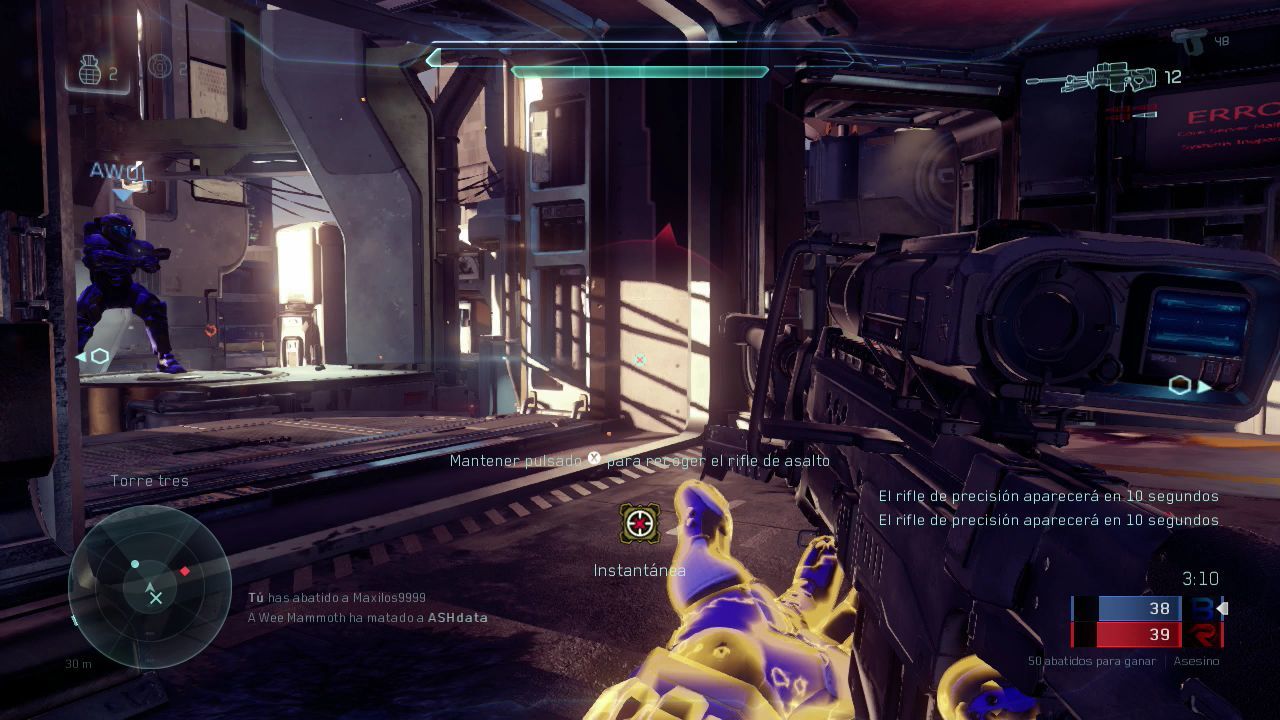Image resolution: width=1280 pixels, height=720 pixels.
Task: Select the frag grenade icon
Action: (90, 71)
